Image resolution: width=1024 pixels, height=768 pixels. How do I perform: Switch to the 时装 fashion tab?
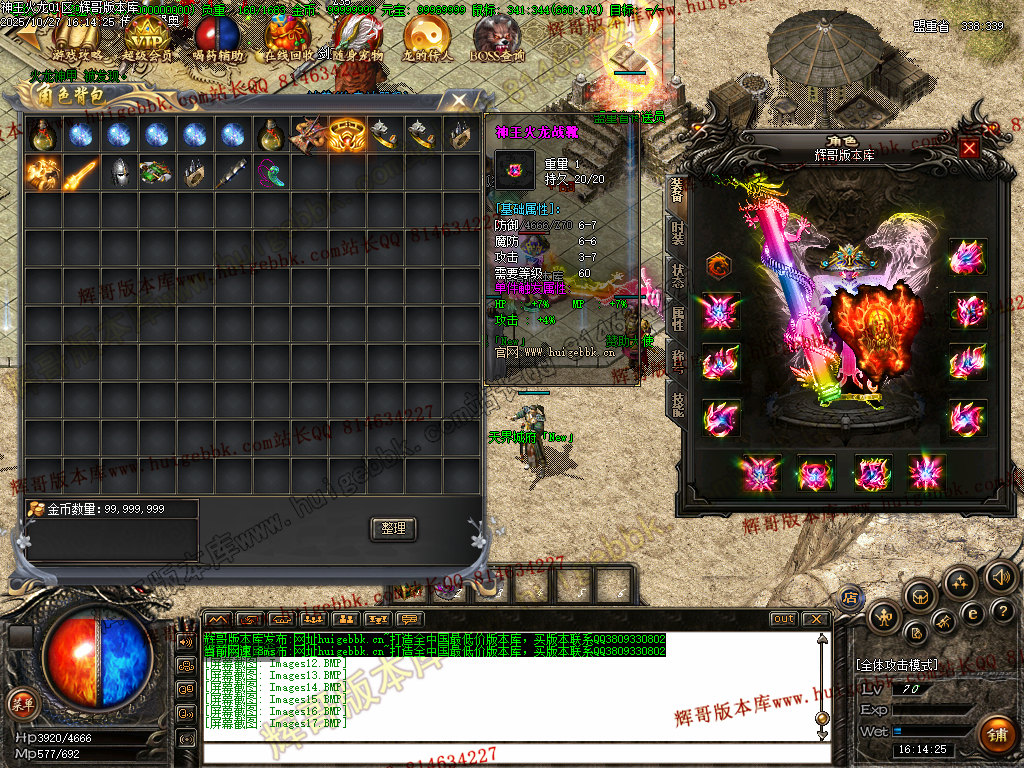677,234
